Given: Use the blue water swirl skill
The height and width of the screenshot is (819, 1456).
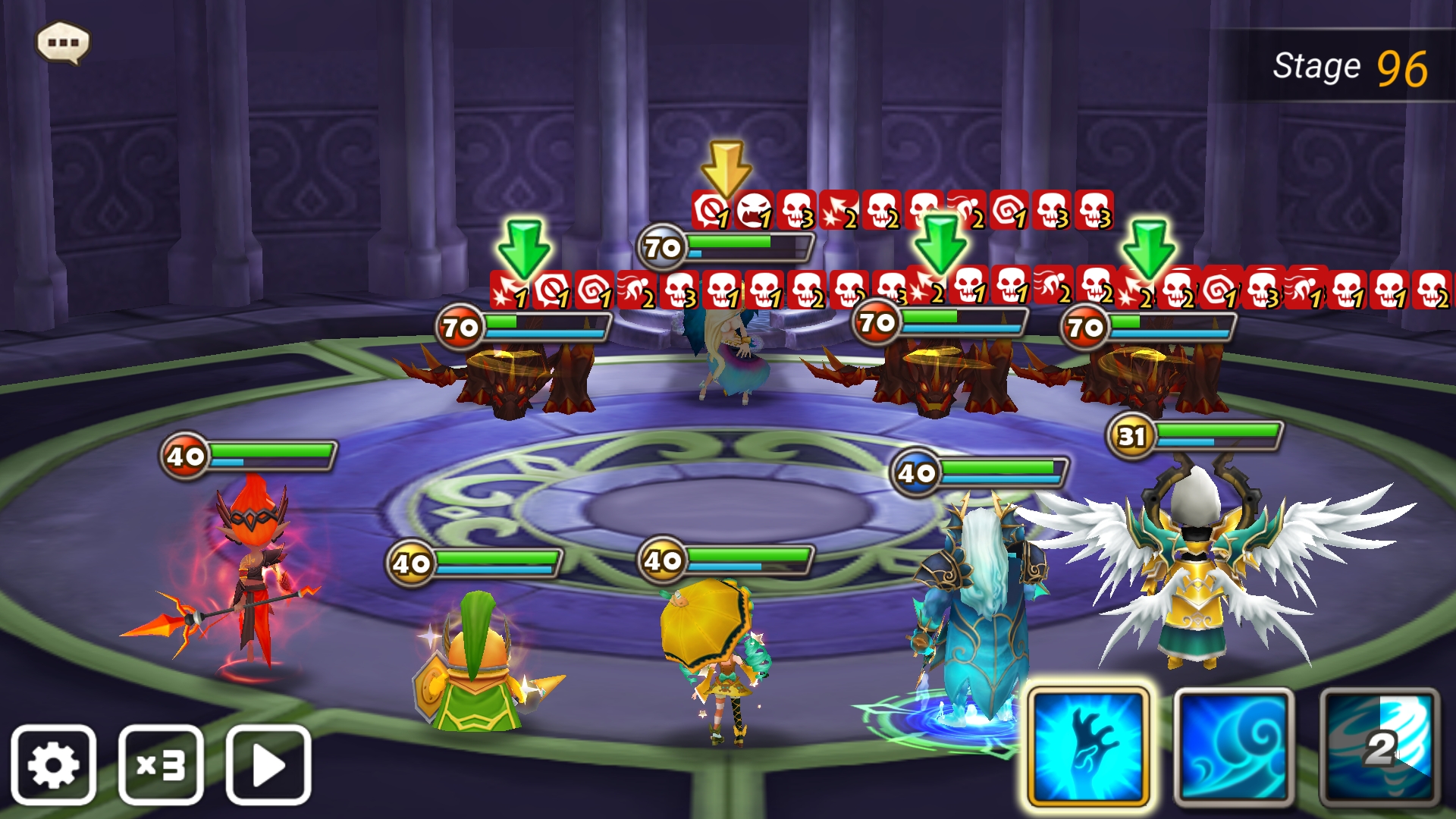Looking at the screenshot, I should [x=1234, y=747].
